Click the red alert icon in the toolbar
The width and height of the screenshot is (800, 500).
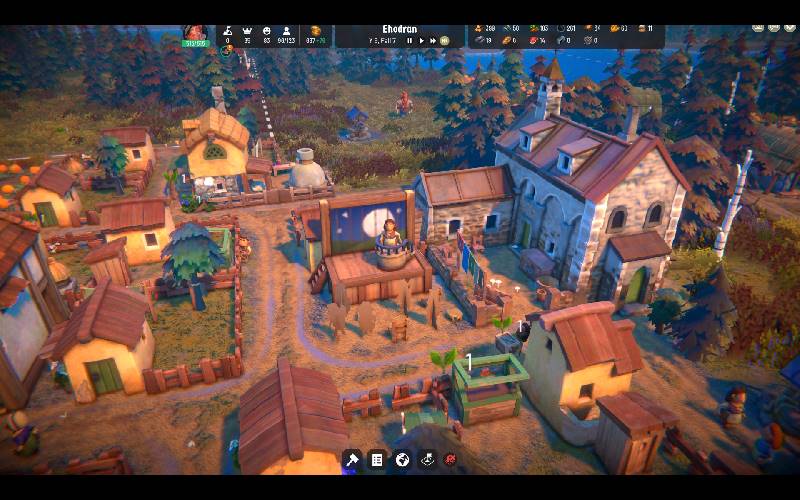click(451, 459)
